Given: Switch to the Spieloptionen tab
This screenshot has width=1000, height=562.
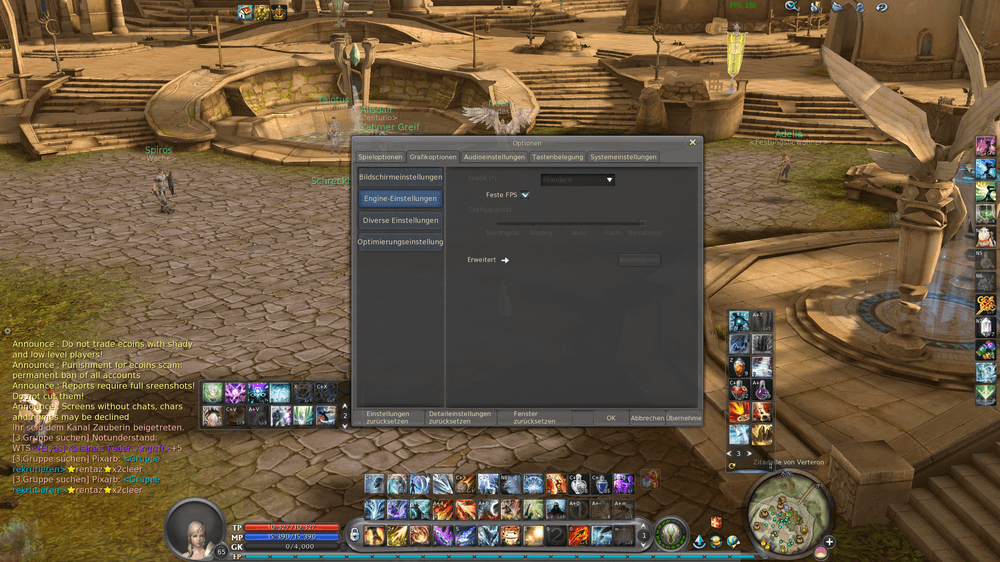Looking at the screenshot, I should (380, 157).
